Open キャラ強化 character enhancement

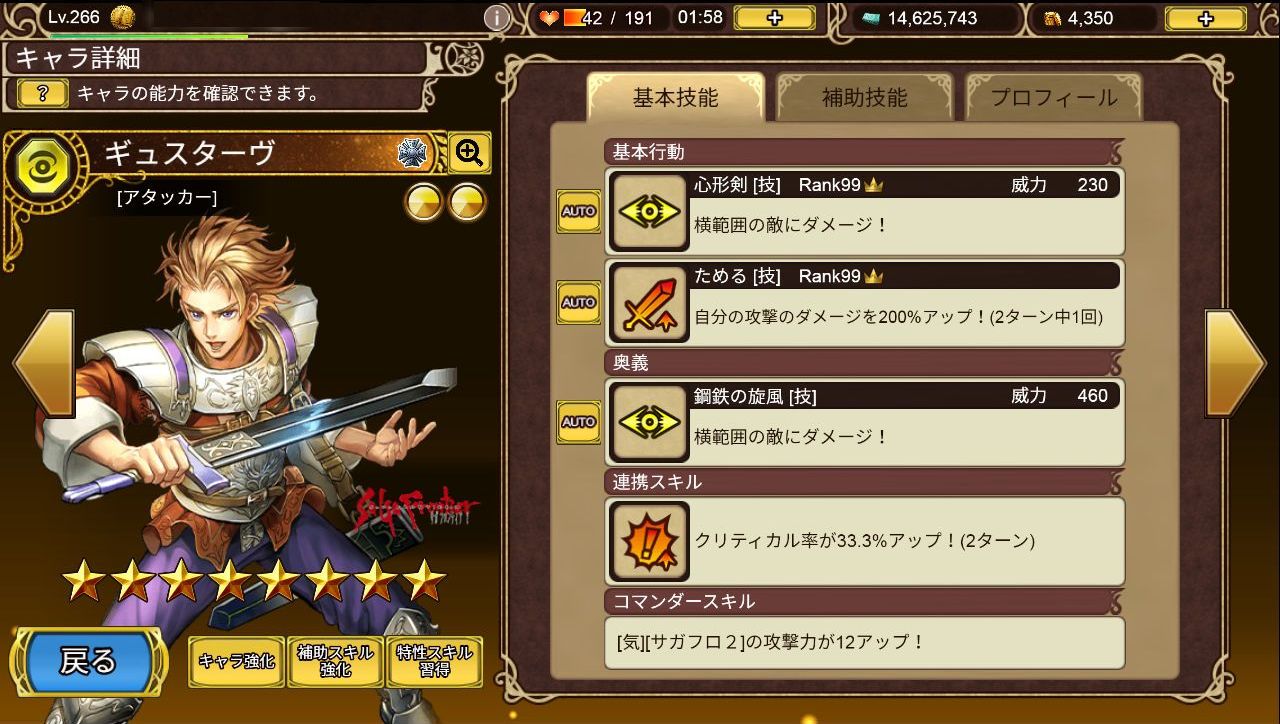tap(236, 661)
